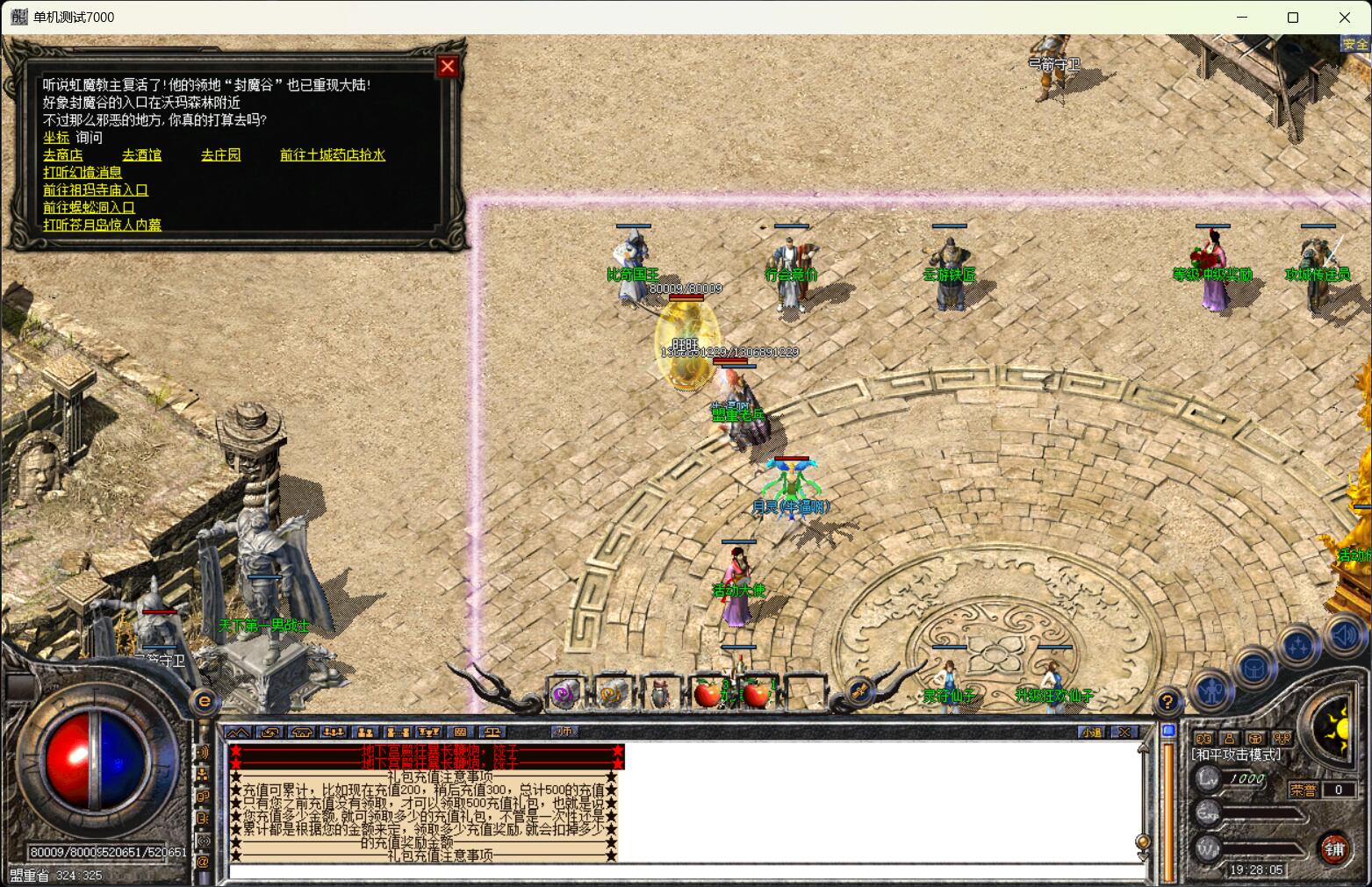Viewport: 1372px width, 887px height.
Task: Select the 去酒馆 dialogue option
Action: [x=141, y=155]
